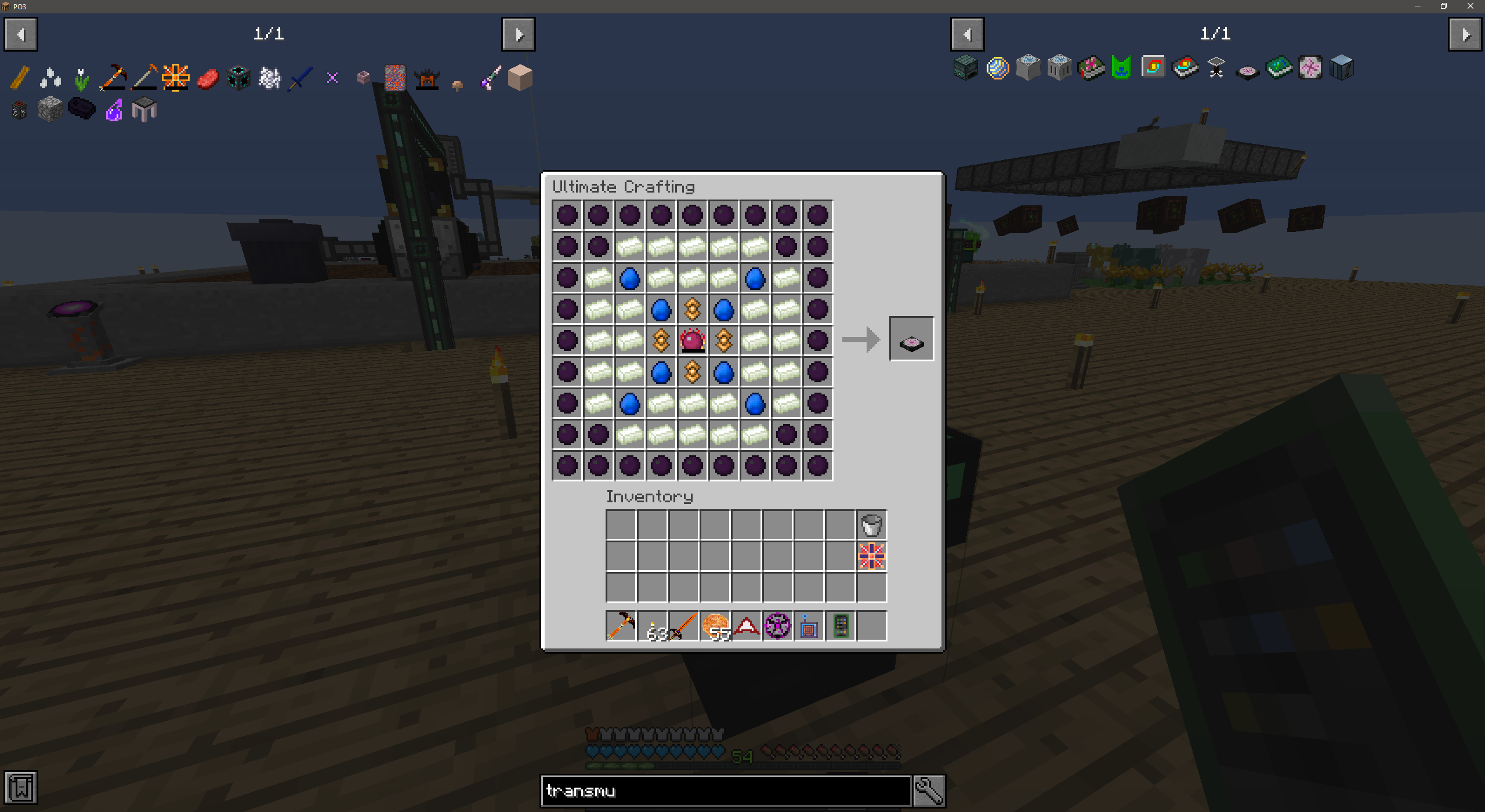This screenshot has height=812, width=1485.
Task: Click the white tulip in the left panel
Action: click(x=82, y=77)
